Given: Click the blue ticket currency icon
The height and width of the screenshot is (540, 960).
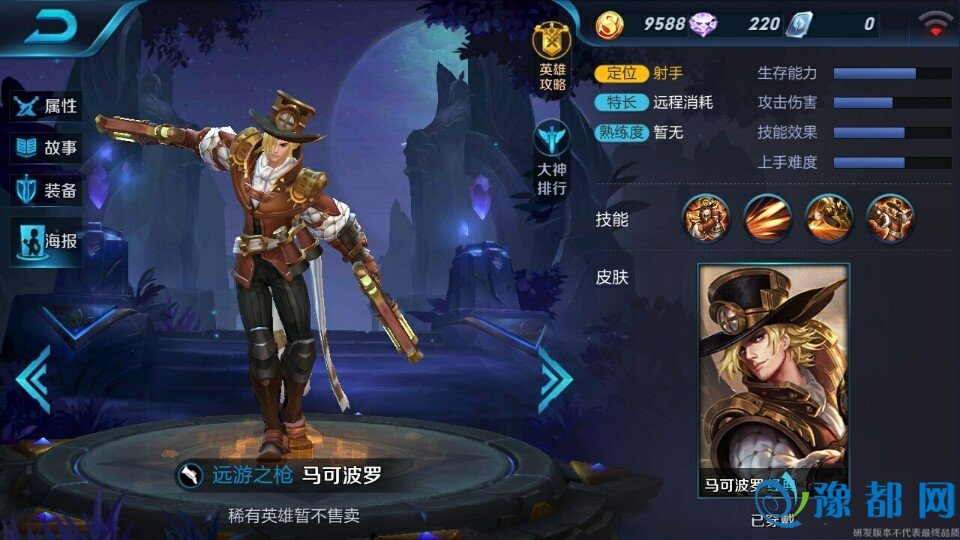Looking at the screenshot, I should pyautogui.click(x=796, y=24).
